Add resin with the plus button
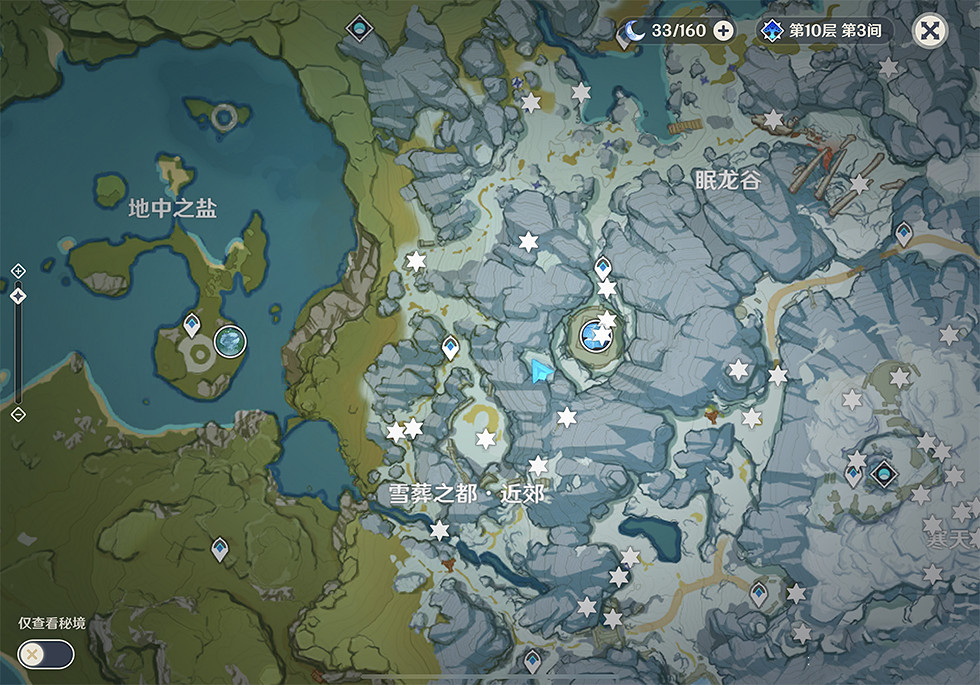 [x=723, y=31]
